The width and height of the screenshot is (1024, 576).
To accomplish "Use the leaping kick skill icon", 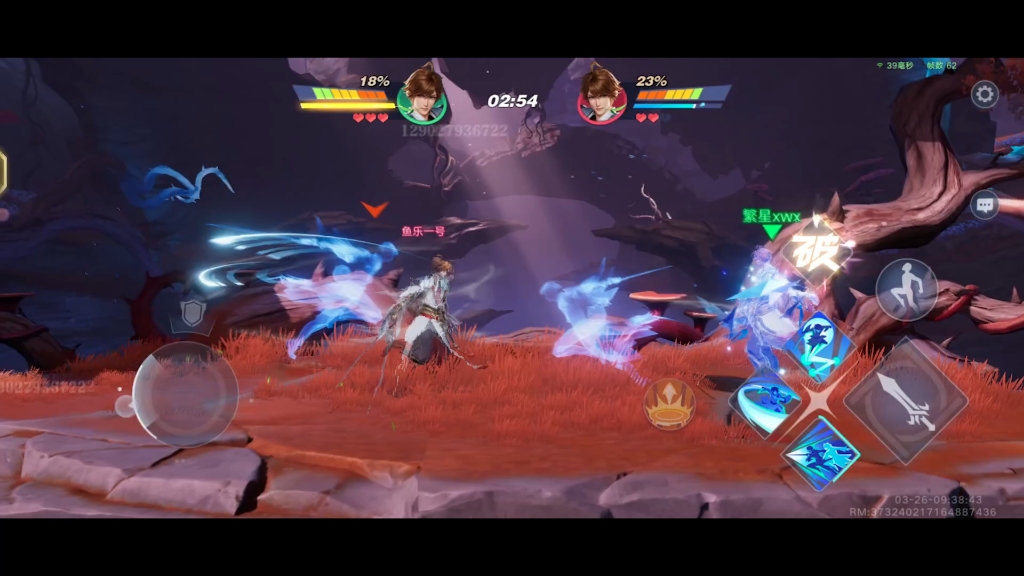I will click(818, 347).
